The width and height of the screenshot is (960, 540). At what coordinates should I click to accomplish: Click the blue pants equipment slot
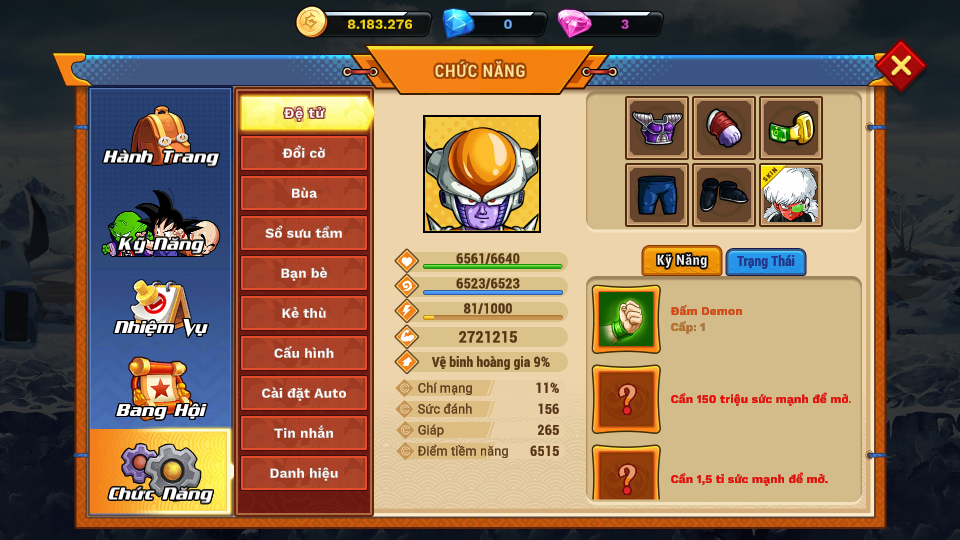point(657,195)
